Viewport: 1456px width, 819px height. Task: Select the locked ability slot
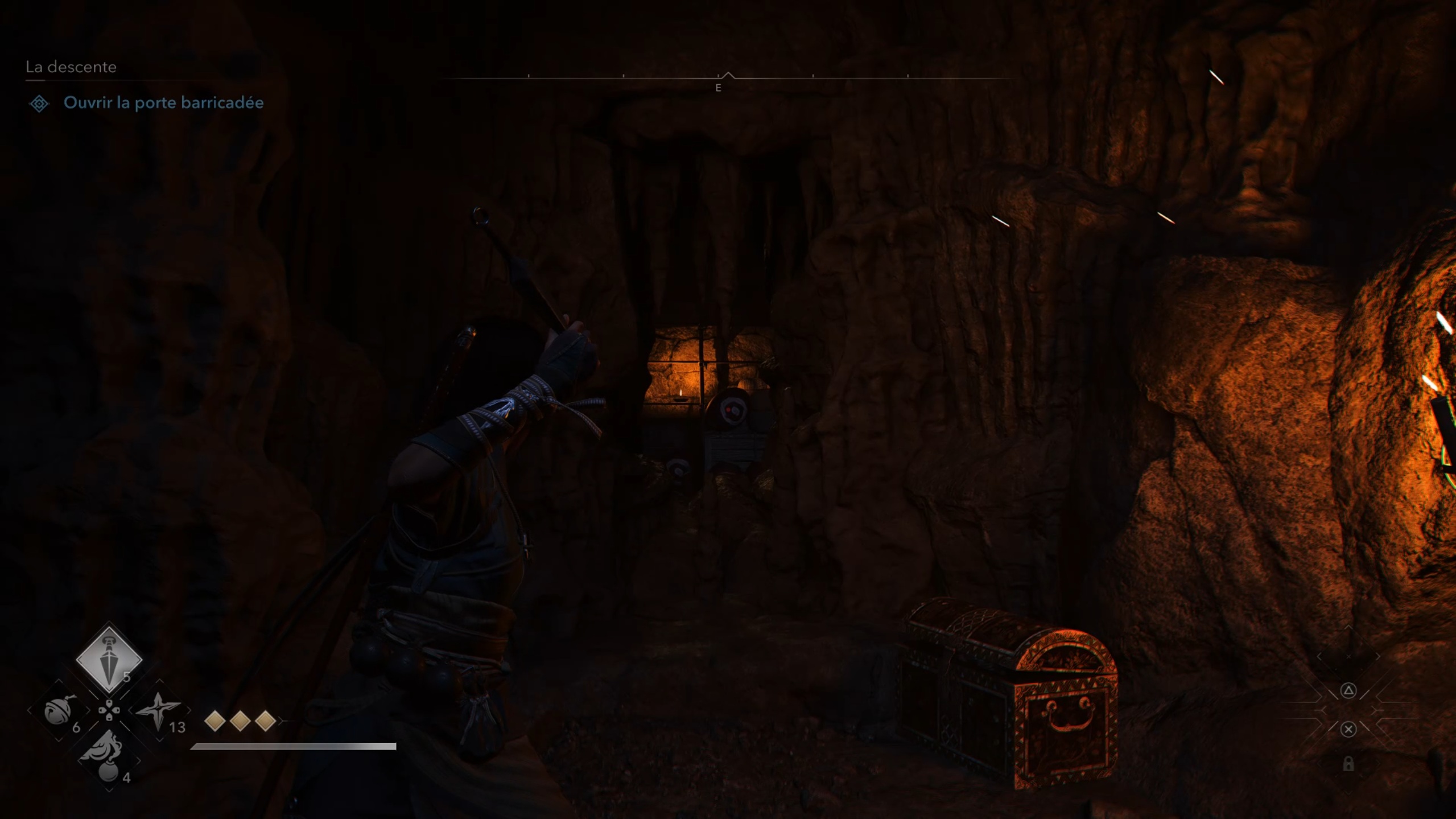coord(1348,764)
